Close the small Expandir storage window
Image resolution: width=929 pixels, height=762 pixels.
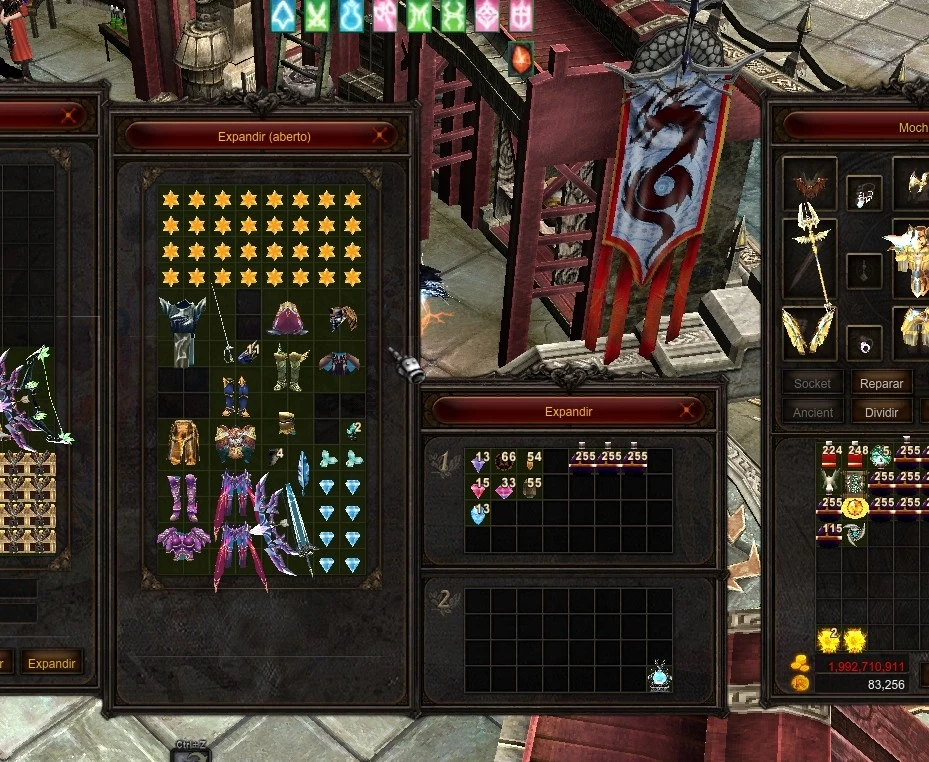point(687,411)
